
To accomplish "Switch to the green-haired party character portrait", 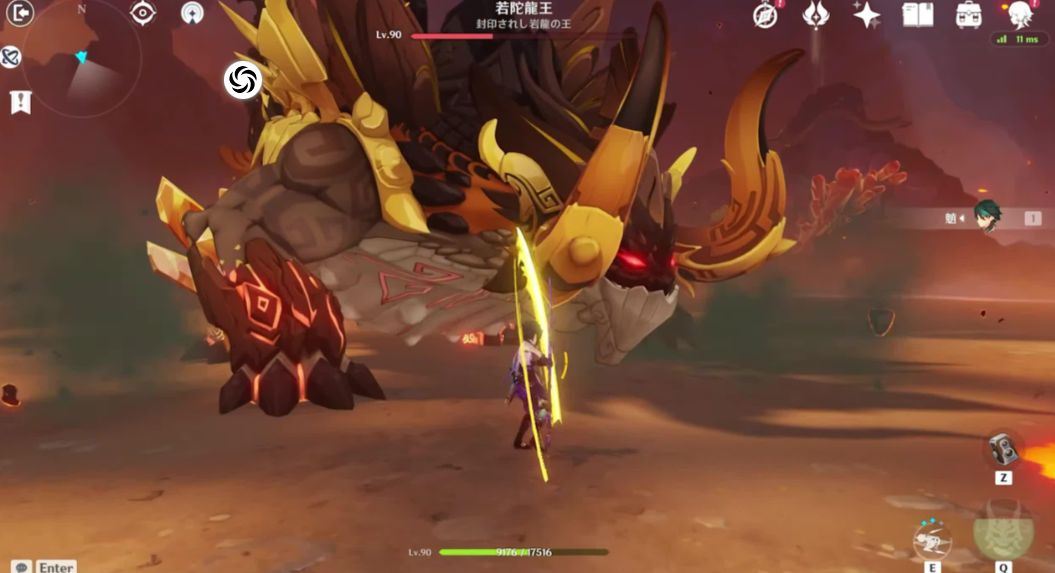I will [988, 218].
